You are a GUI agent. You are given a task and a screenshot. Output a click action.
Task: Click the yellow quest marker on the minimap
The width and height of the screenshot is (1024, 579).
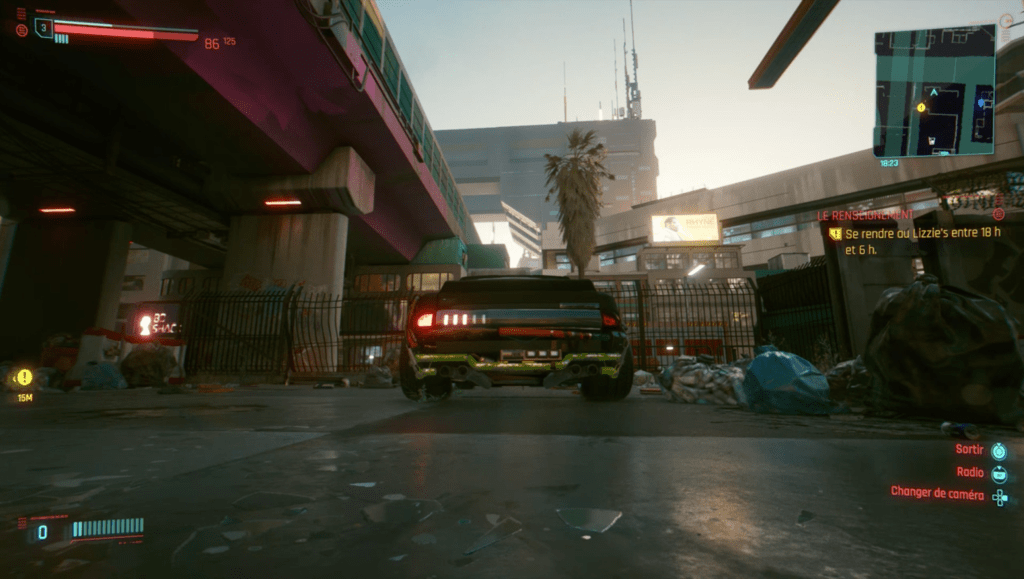click(921, 107)
